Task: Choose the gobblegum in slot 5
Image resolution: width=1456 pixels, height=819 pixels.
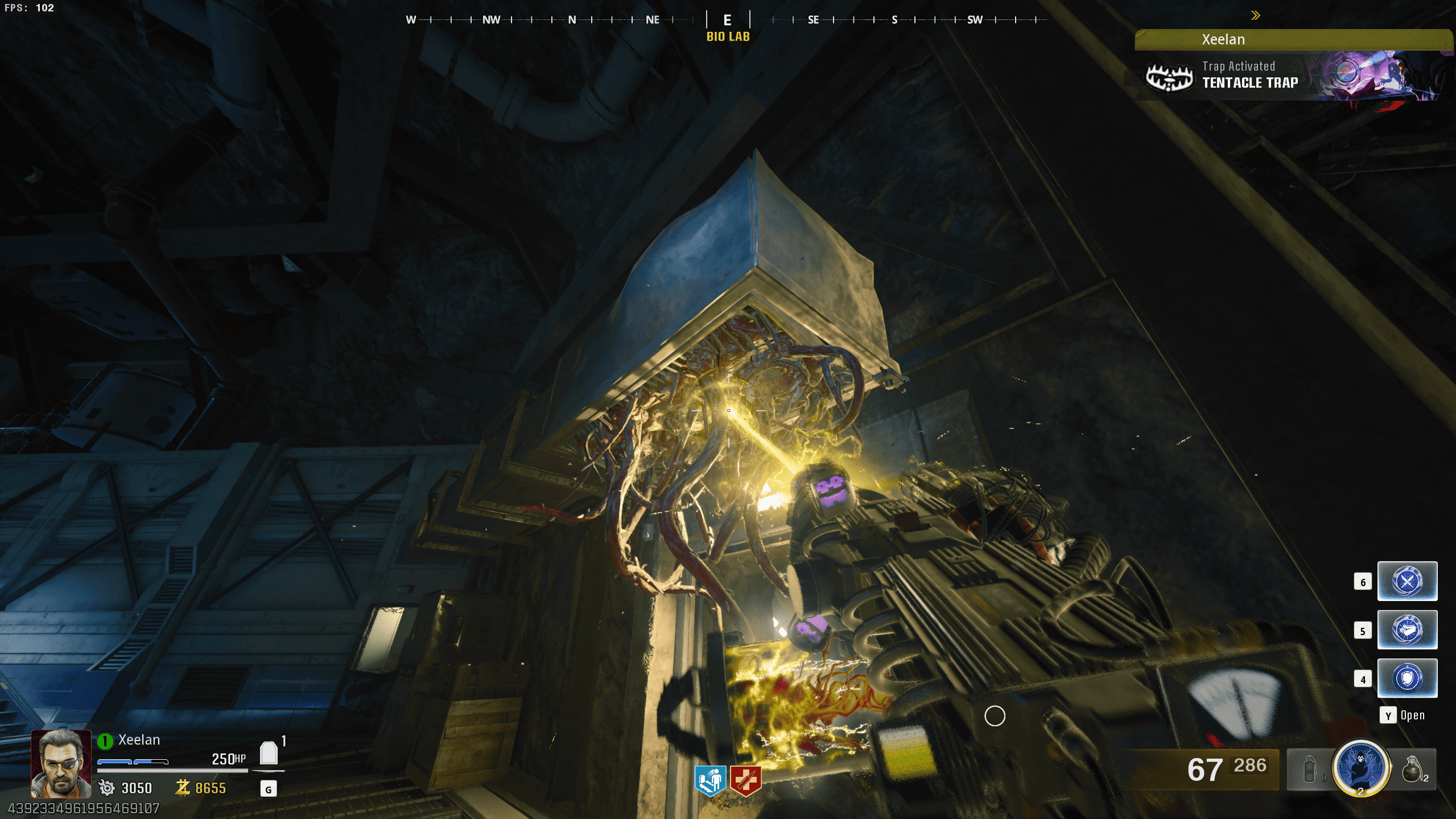Action: [1406, 629]
